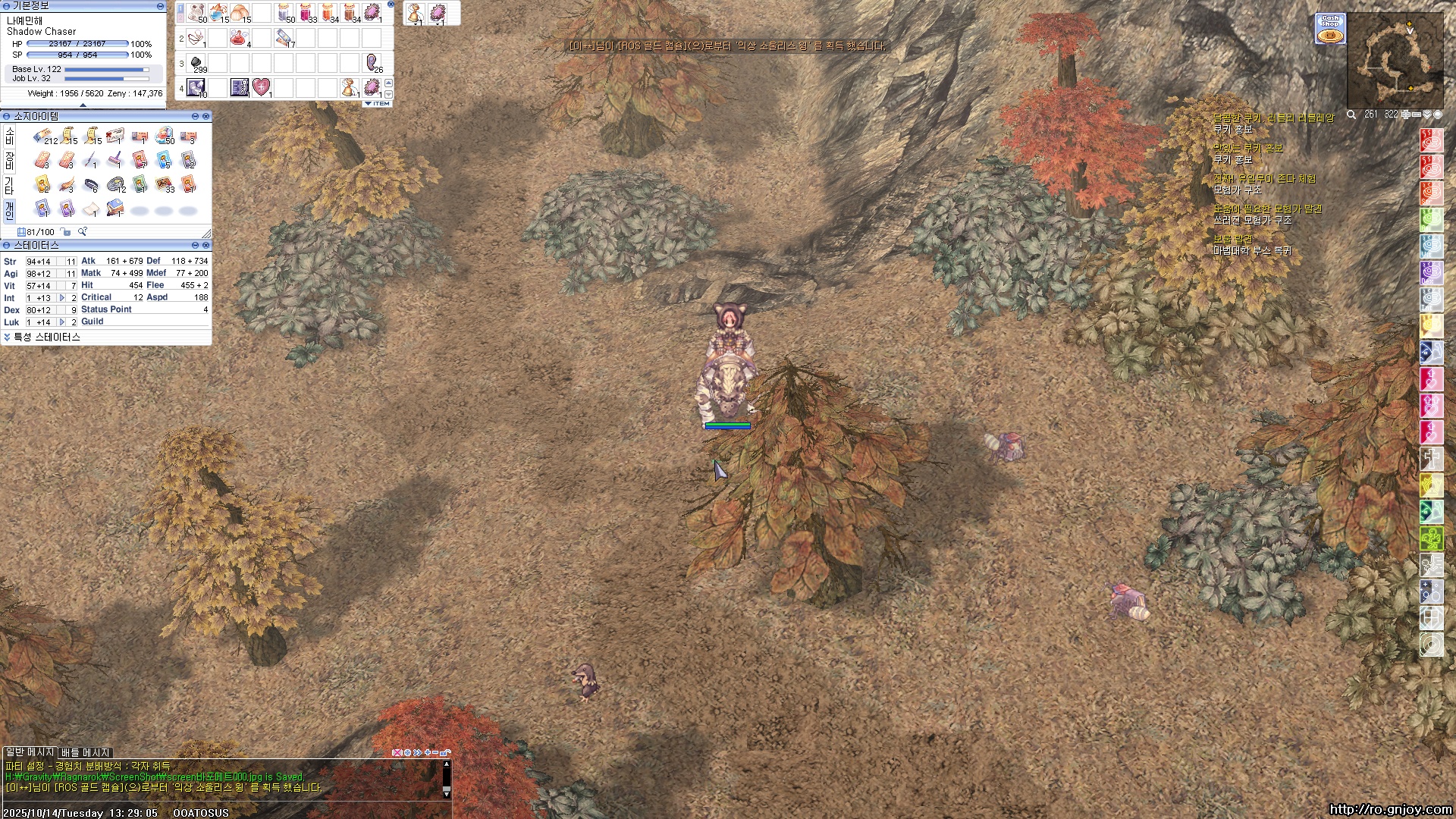Screen dimensions: 1456x819
Task: Switch to the 소비 consumables inventory tab
Action: point(9,136)
